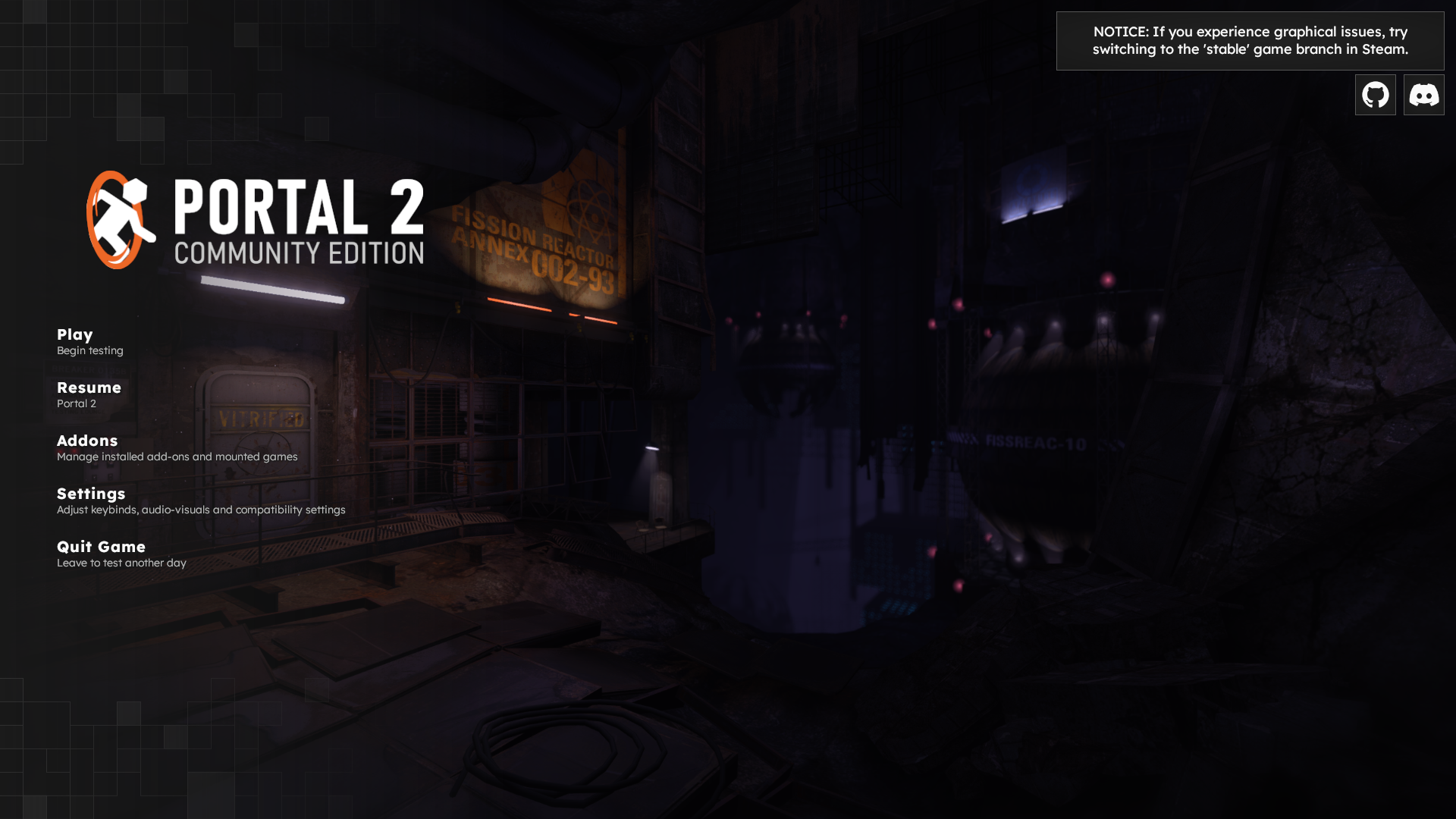1456x819 pixels.
Task: Click the stable branch notice banner
Action: tap(1250, 40)
